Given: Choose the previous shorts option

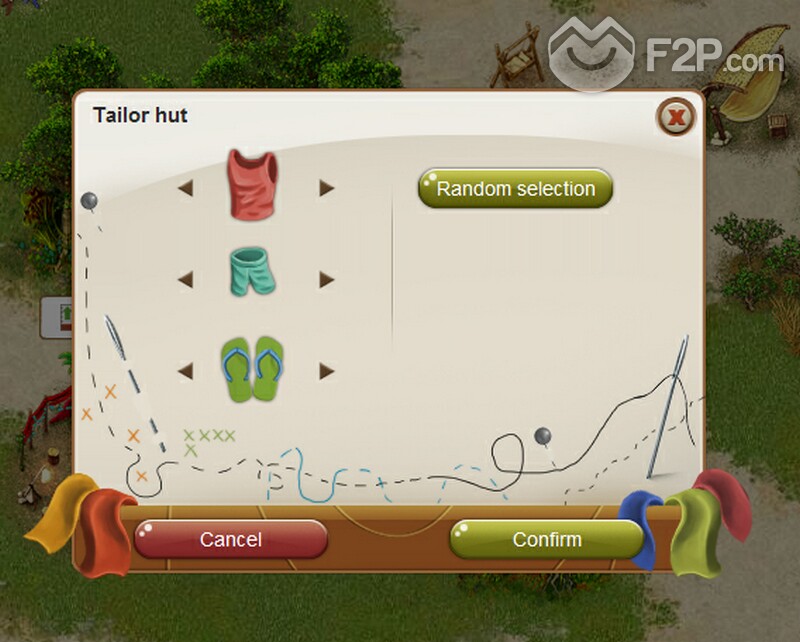Looking at the screenshot, I should (x=186, y=280).
